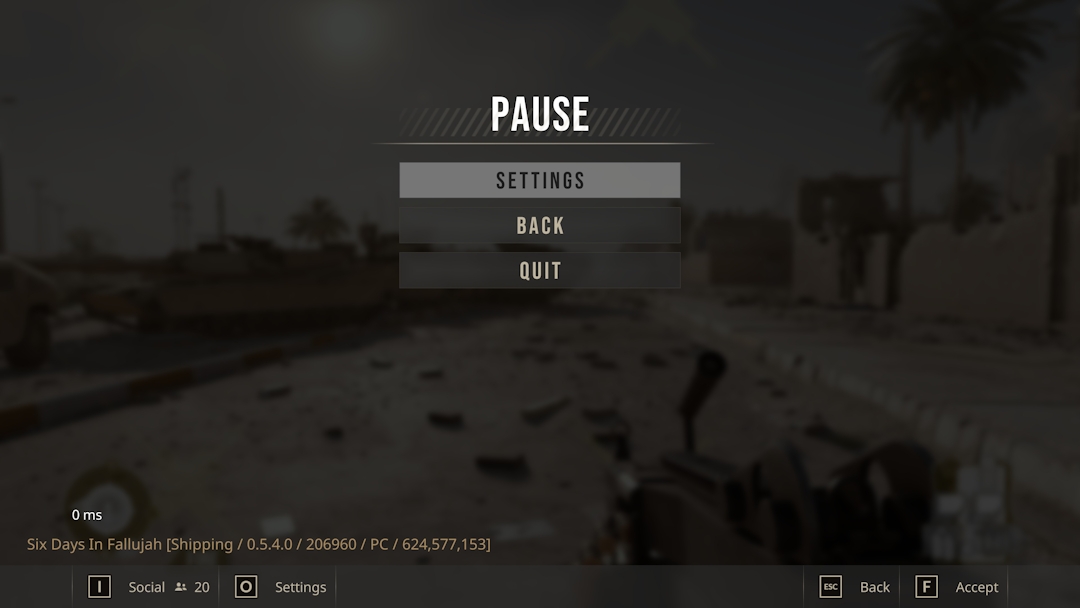1080x608 pixels.
Task: Click Accept in the bottom bar
Action: (957, 587)
